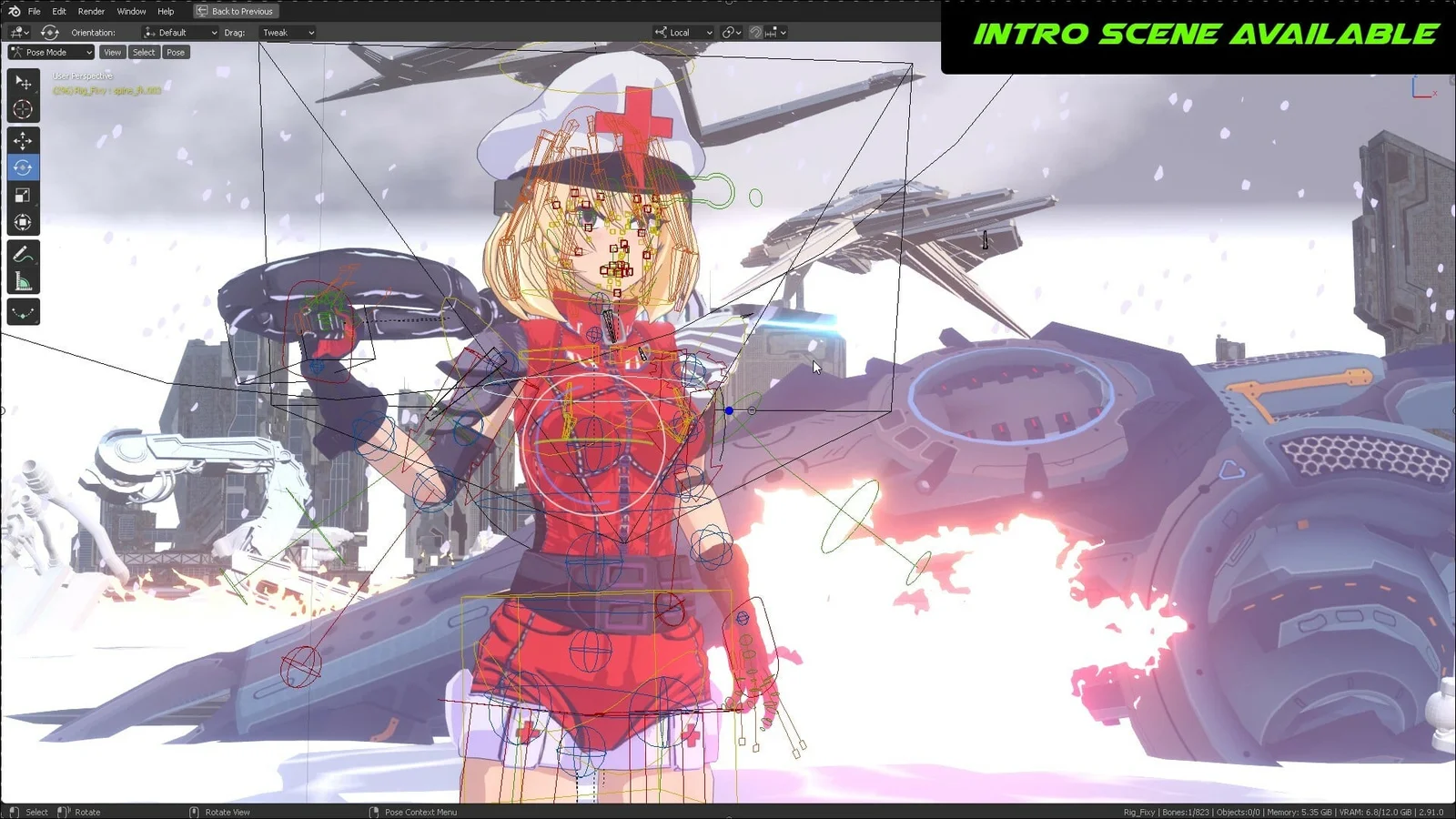Open the Pose Mode dropdown
The height and width of the screenshot is (819, 1456).
pos(50,52)
